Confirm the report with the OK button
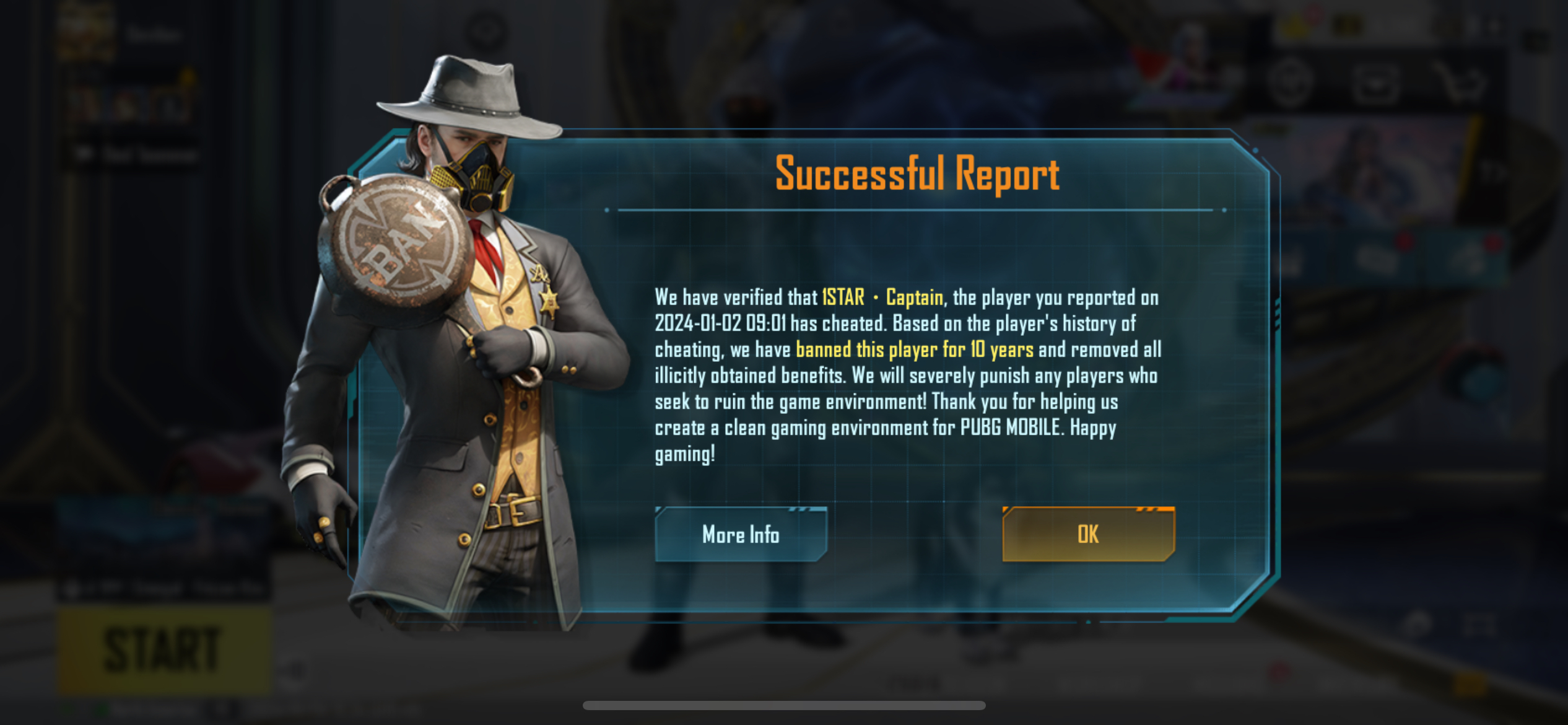The width and height of the screenshot is (1568, 725). 1088,534
